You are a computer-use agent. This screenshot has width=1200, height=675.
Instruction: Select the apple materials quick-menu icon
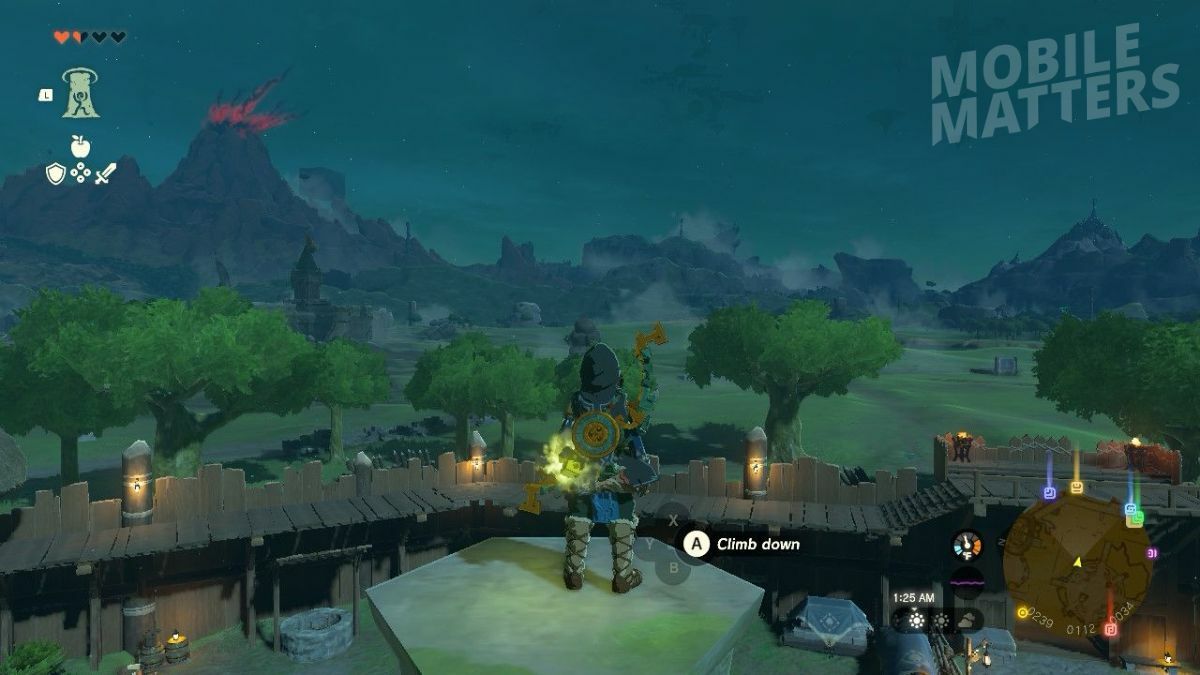(x=80, y=146)
